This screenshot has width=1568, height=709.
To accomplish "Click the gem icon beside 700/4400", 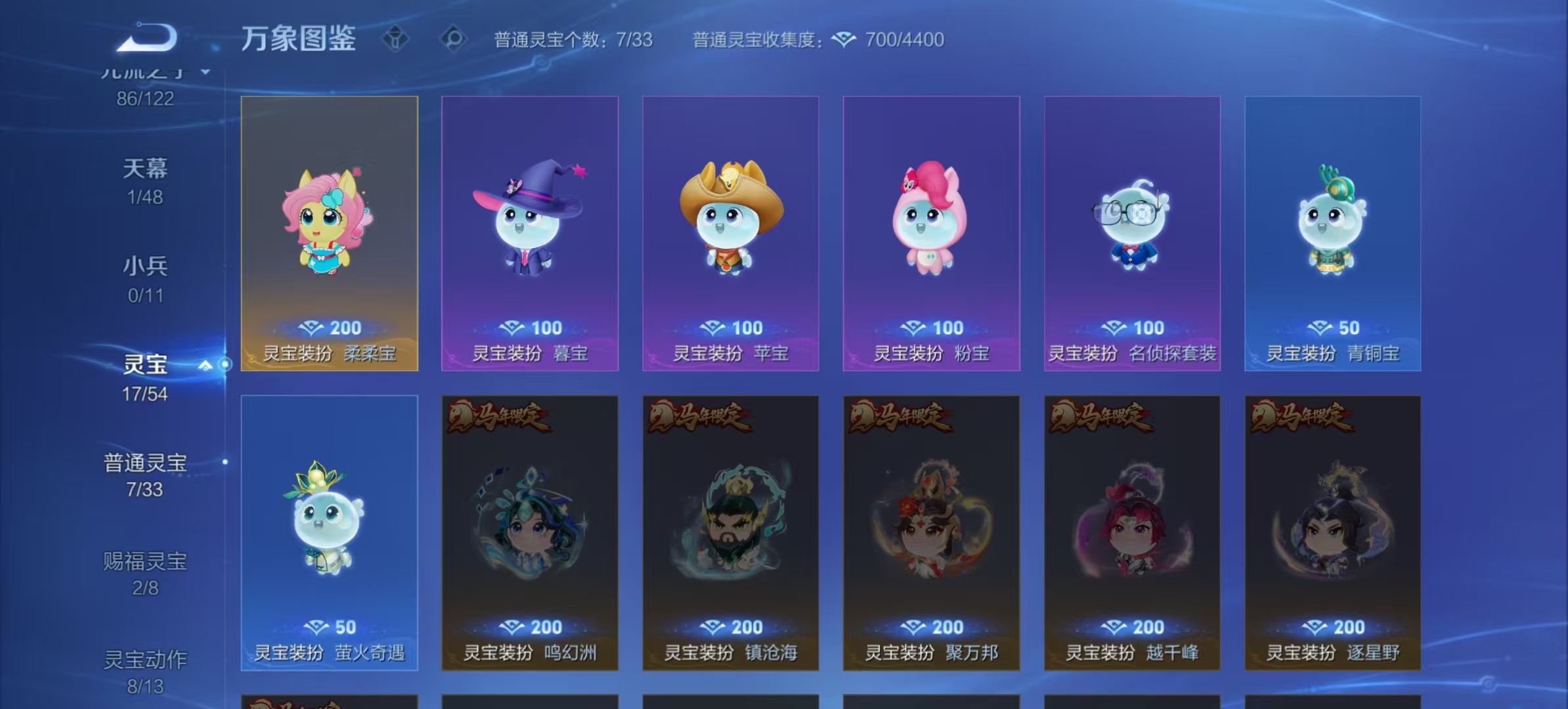I will [842, 40].
